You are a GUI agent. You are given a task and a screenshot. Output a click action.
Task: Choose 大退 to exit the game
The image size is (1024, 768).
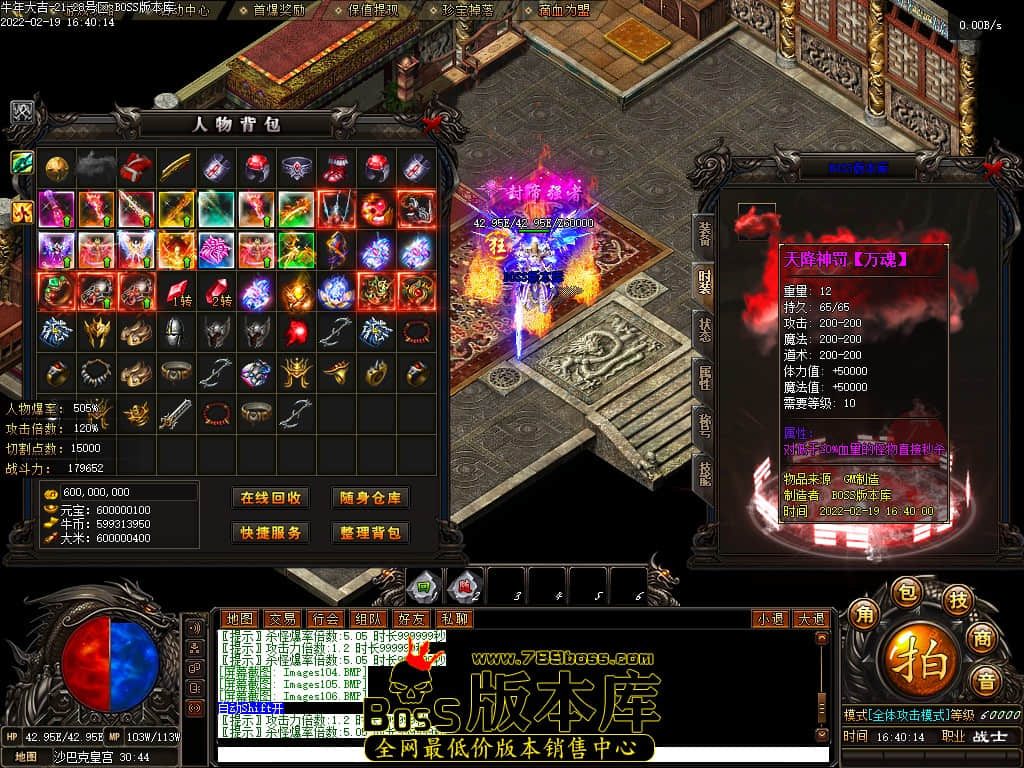click(x=810, y=619)
